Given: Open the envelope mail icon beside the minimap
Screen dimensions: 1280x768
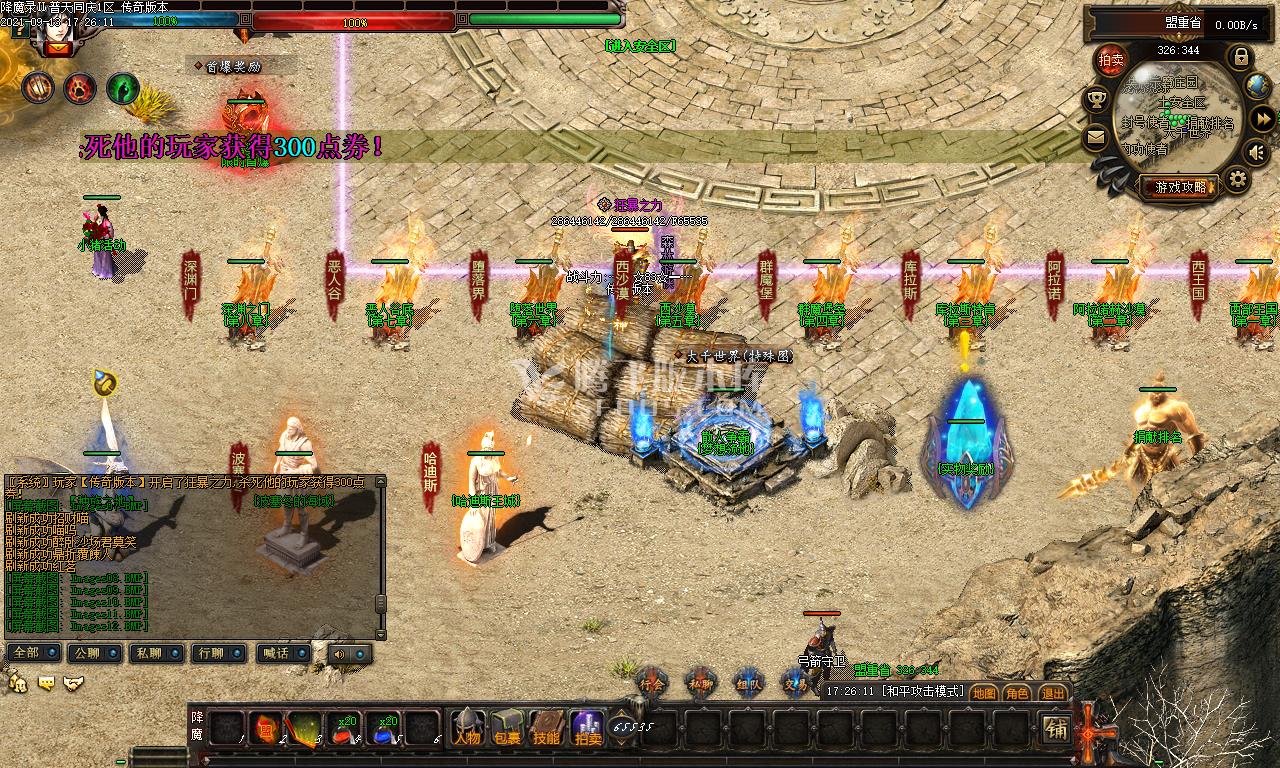Looking at the screenshot, I should click(x=1096, y=137).
